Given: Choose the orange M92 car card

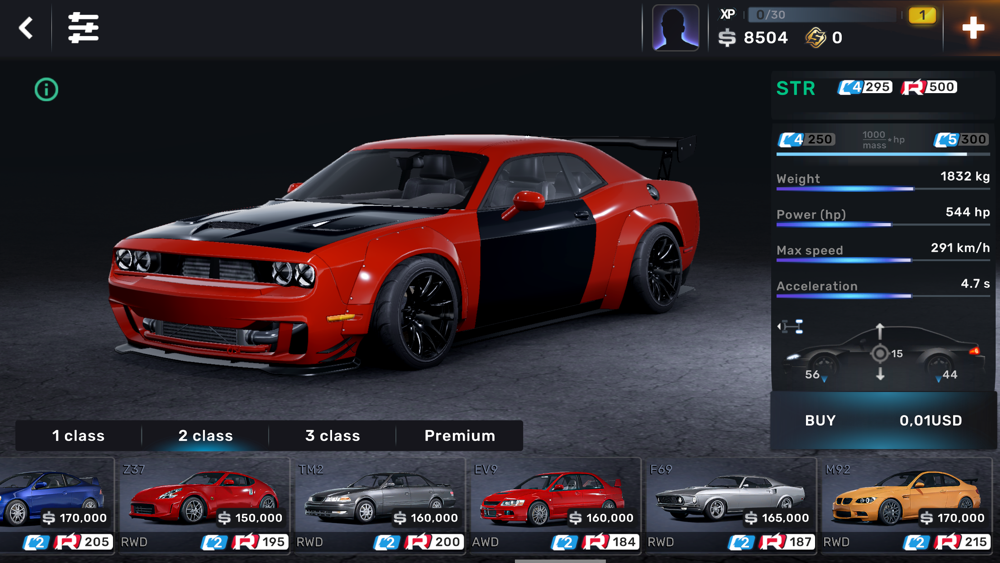Looking at the screenshot, I should coord(906,505).
